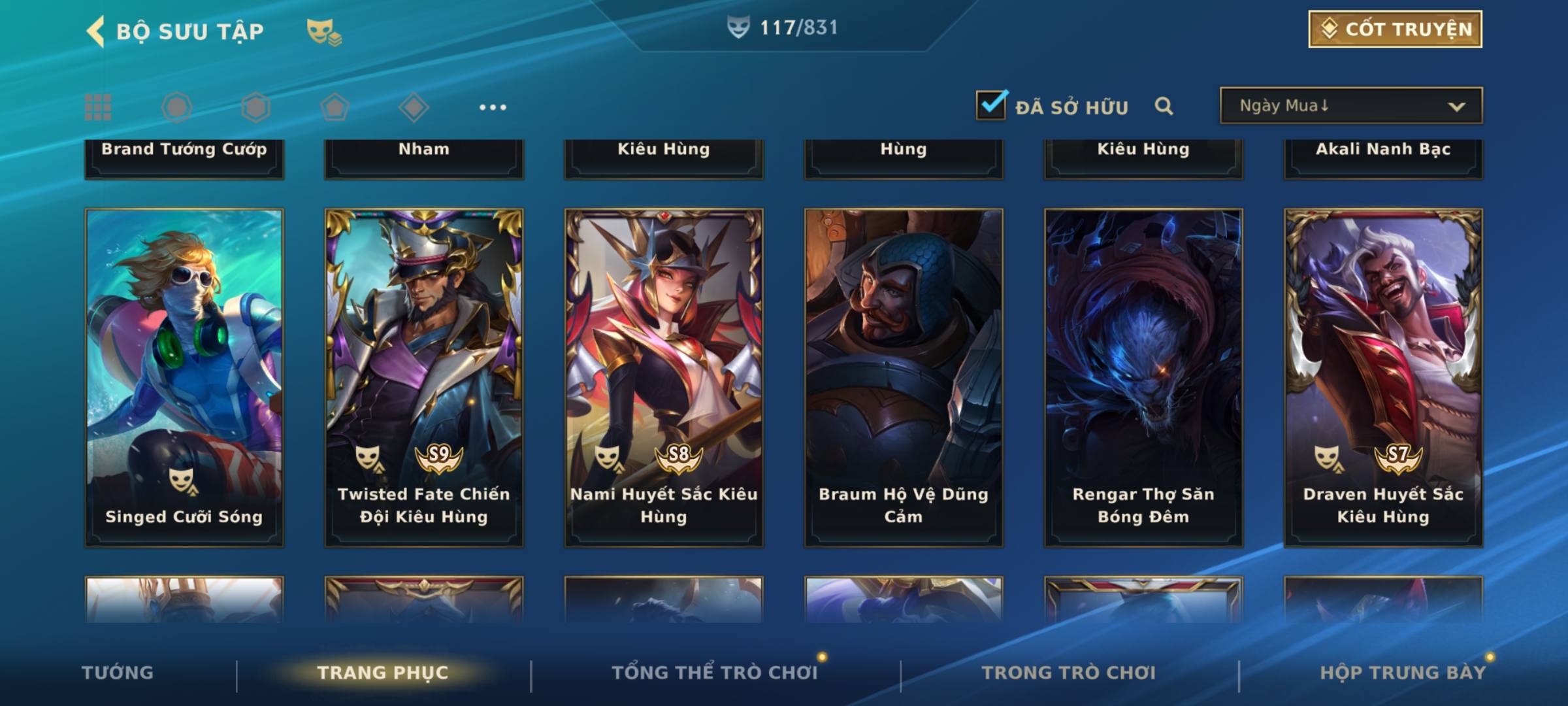The height and width of the screenshot is (706, 1568).
Task: Choose the diamond rarity filter icon
Action: coord(414,107)
